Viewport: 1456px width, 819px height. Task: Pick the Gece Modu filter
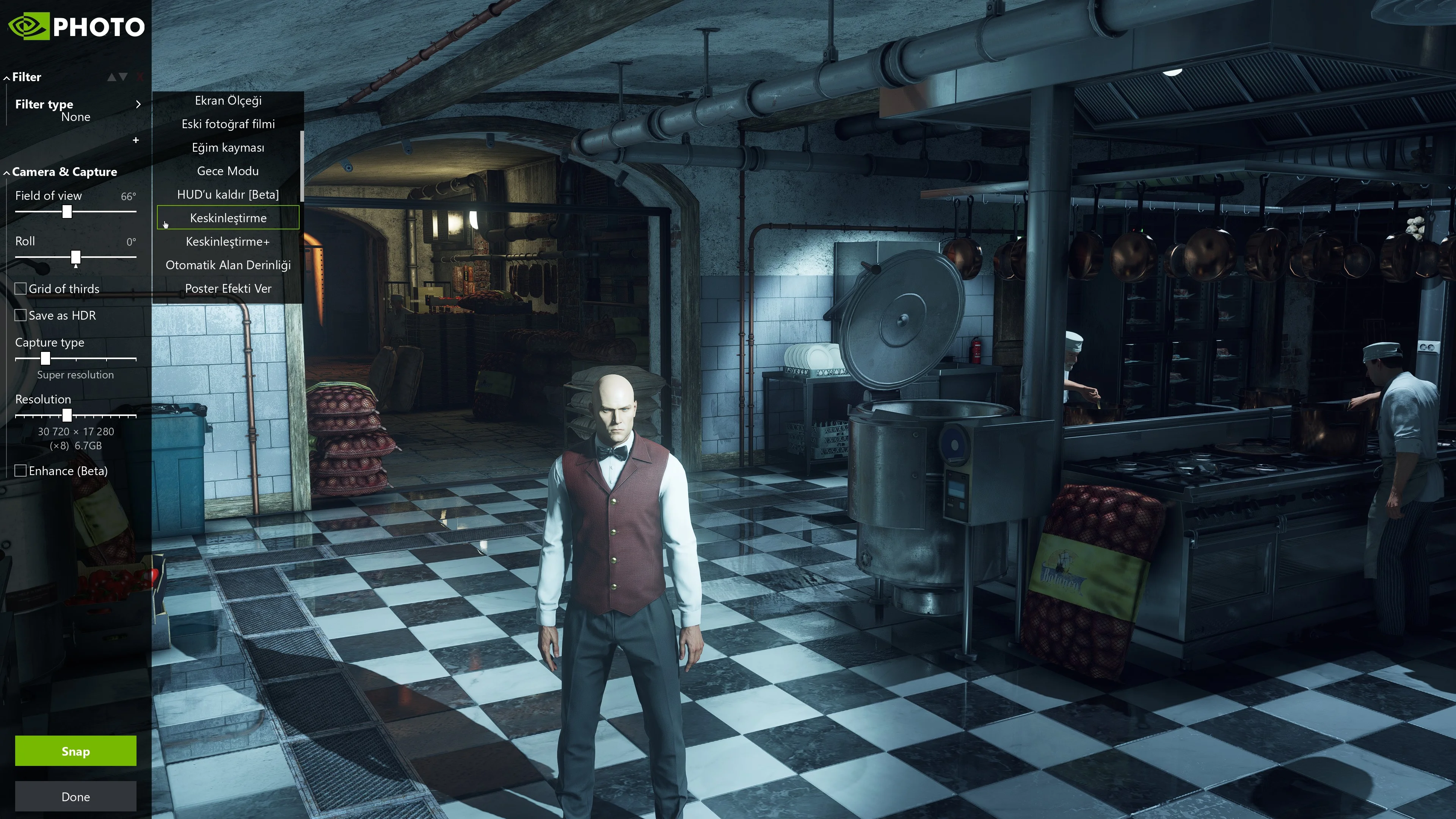point(228,171)
